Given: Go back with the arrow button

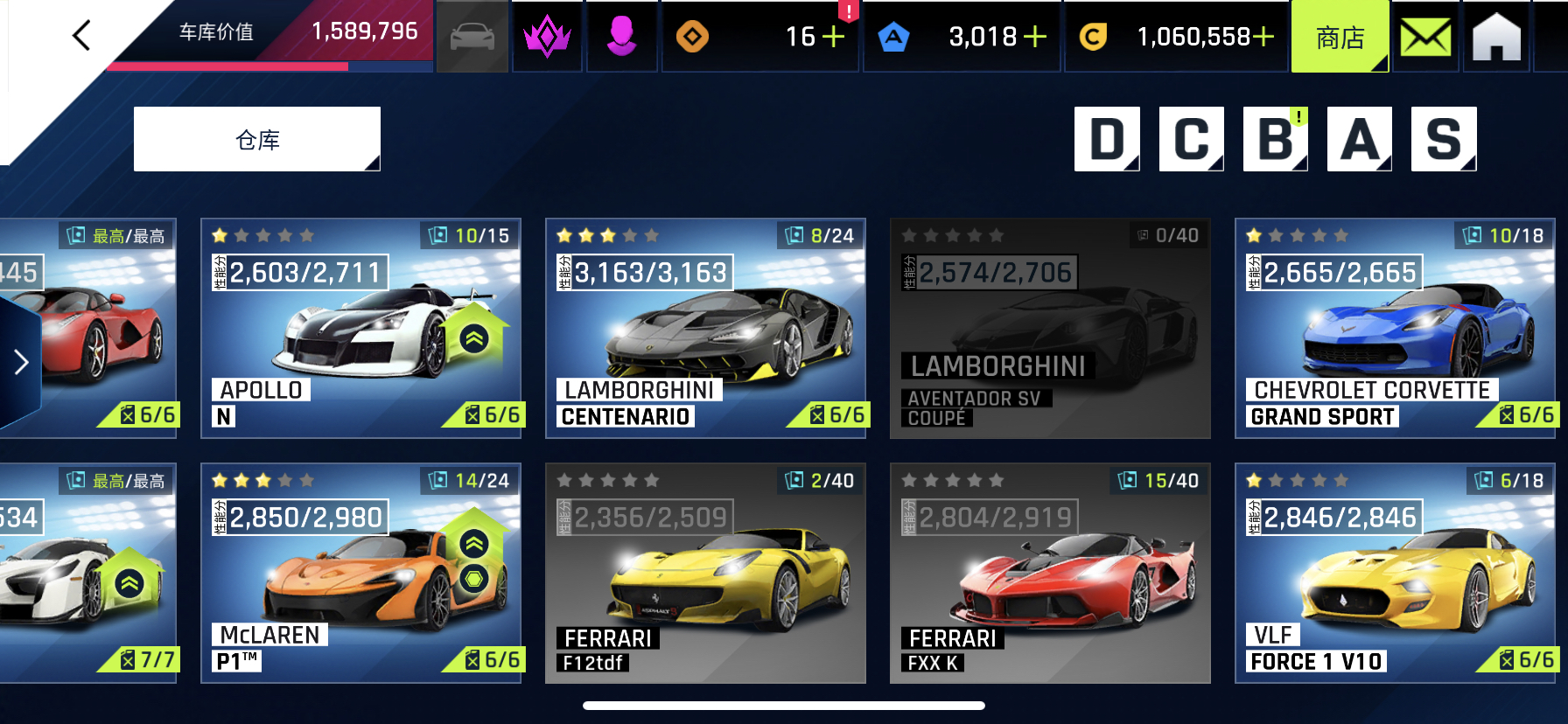Looking at the screenshot, I should [x=81, y=36].
